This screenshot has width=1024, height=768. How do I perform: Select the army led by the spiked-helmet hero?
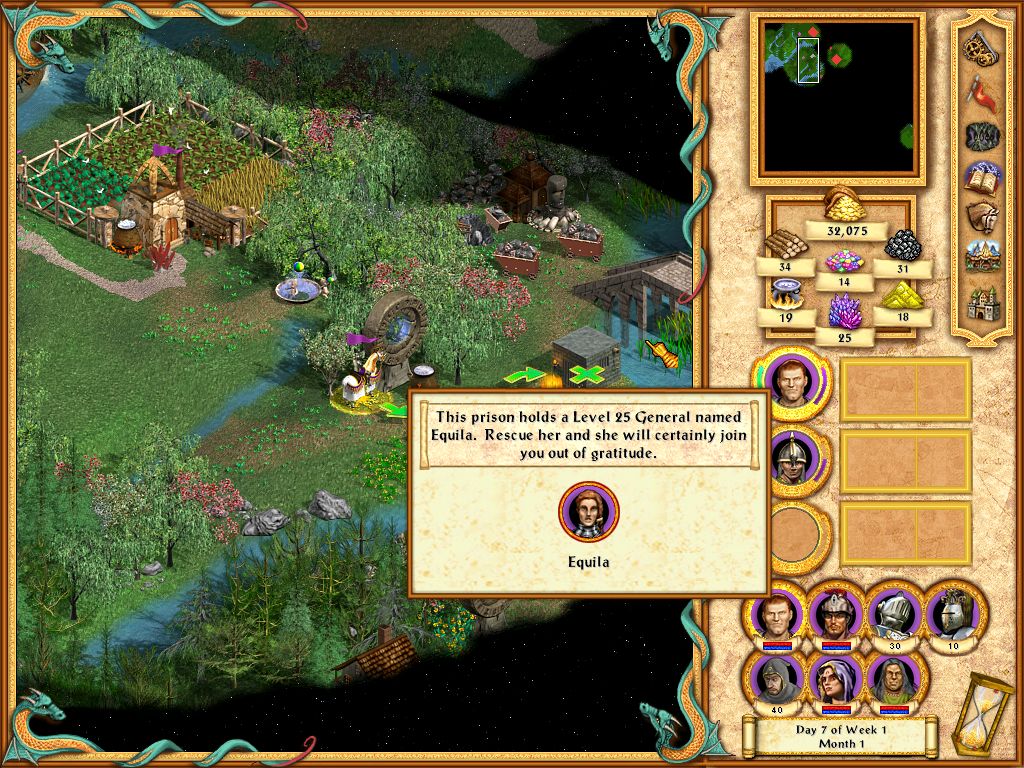point(791,457)
